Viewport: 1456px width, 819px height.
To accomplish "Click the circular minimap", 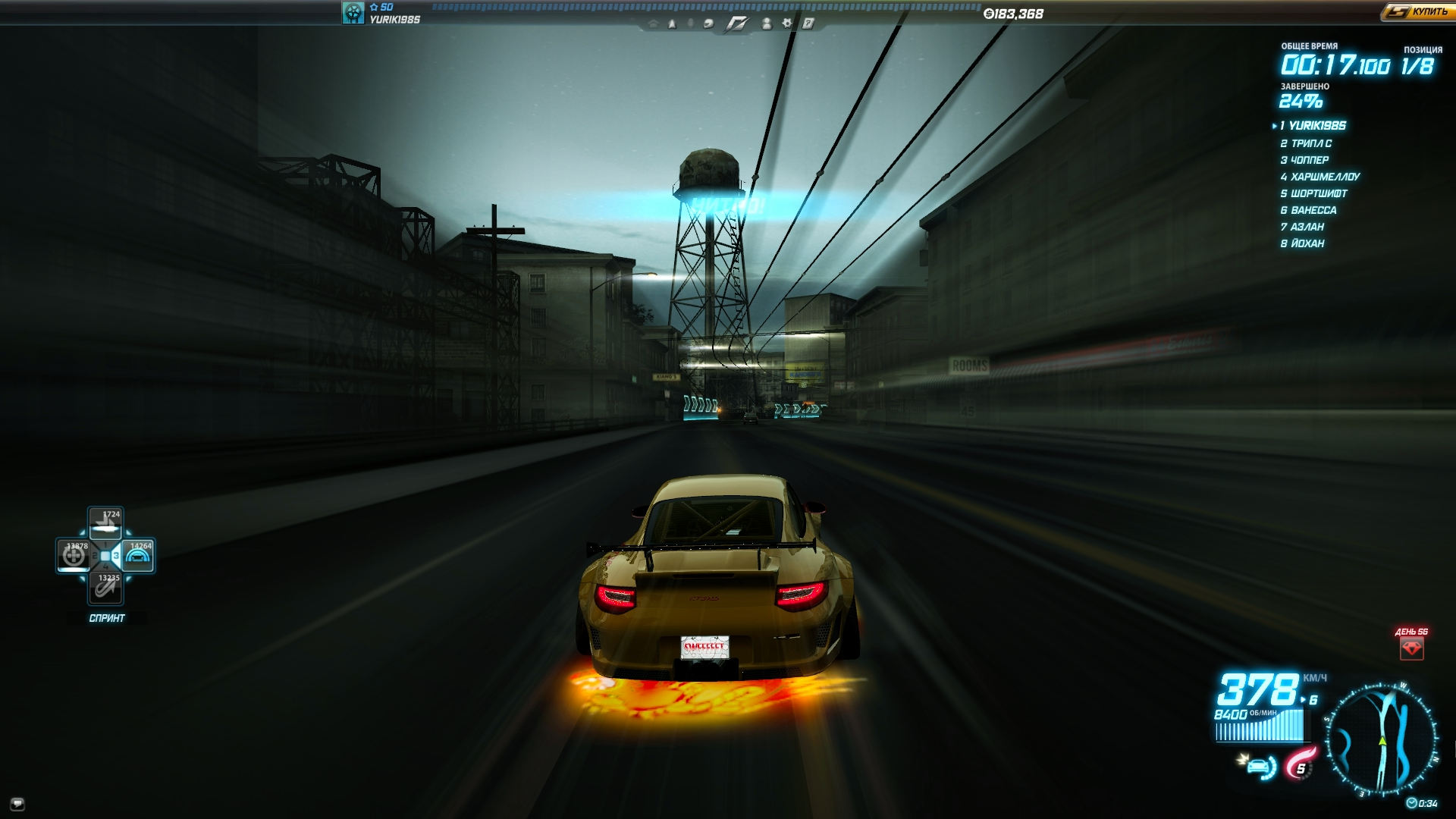I will [1381, 740].
